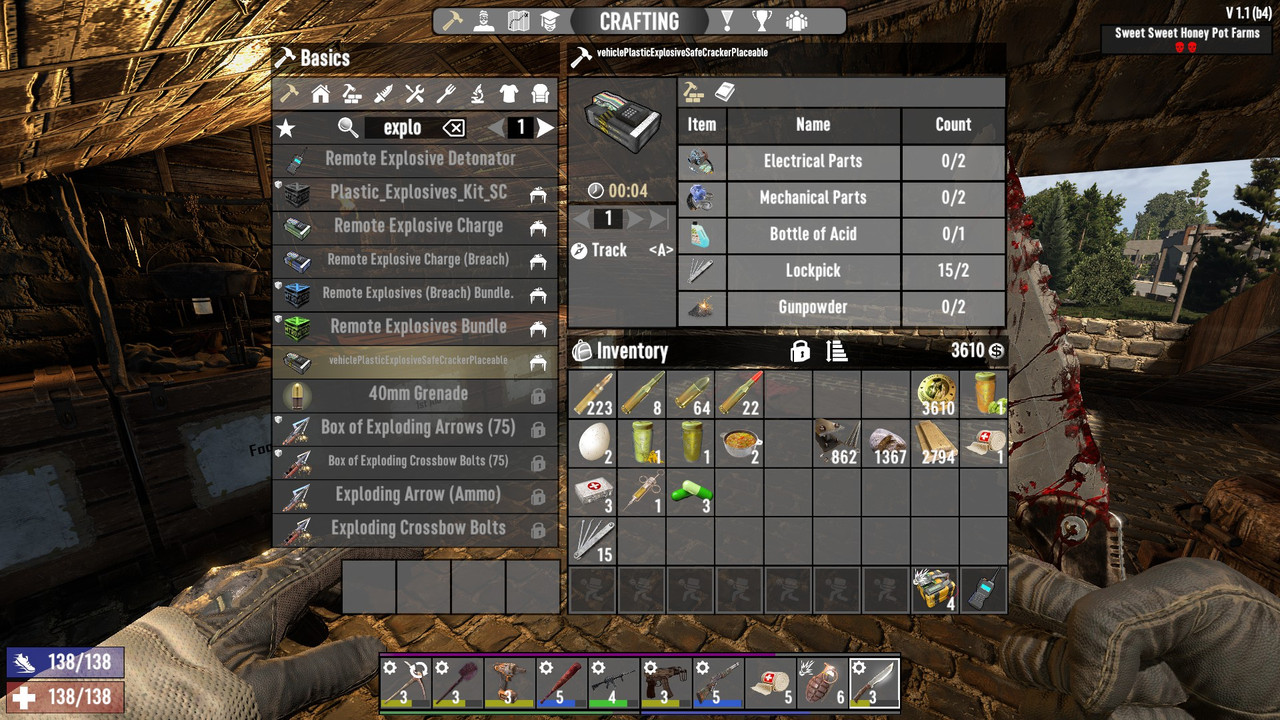Filter recipes by the house category
The image size is (1280, 720).
(321, 94)
